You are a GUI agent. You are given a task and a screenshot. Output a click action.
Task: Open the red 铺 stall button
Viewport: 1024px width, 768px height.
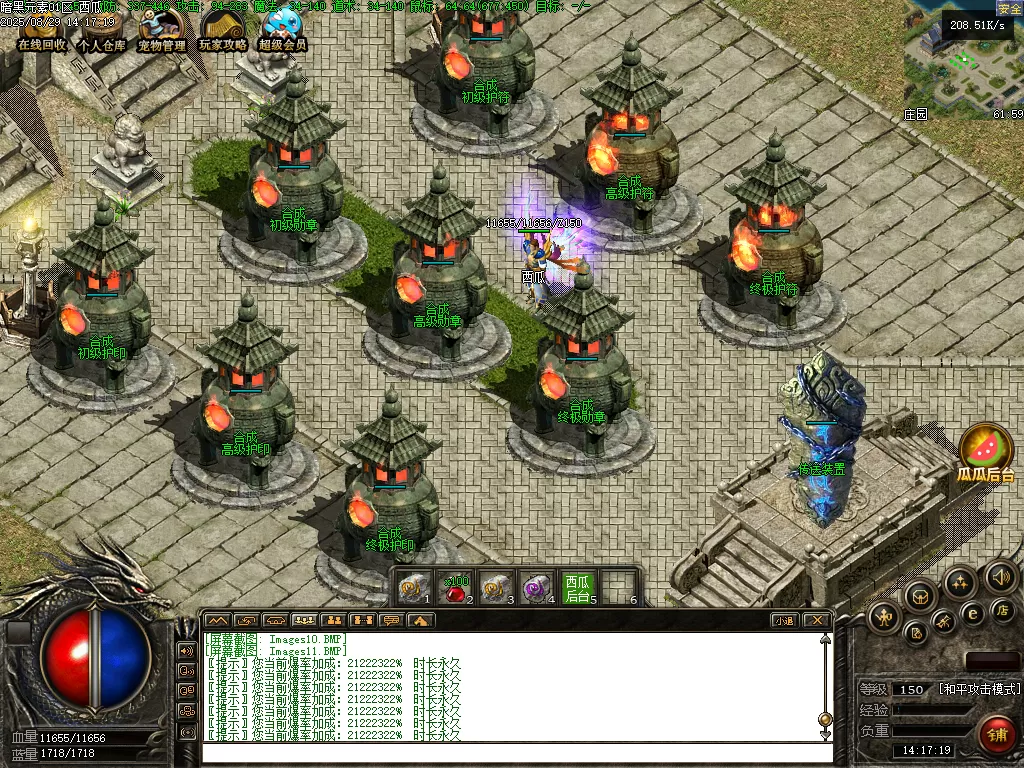click(996, 735)
